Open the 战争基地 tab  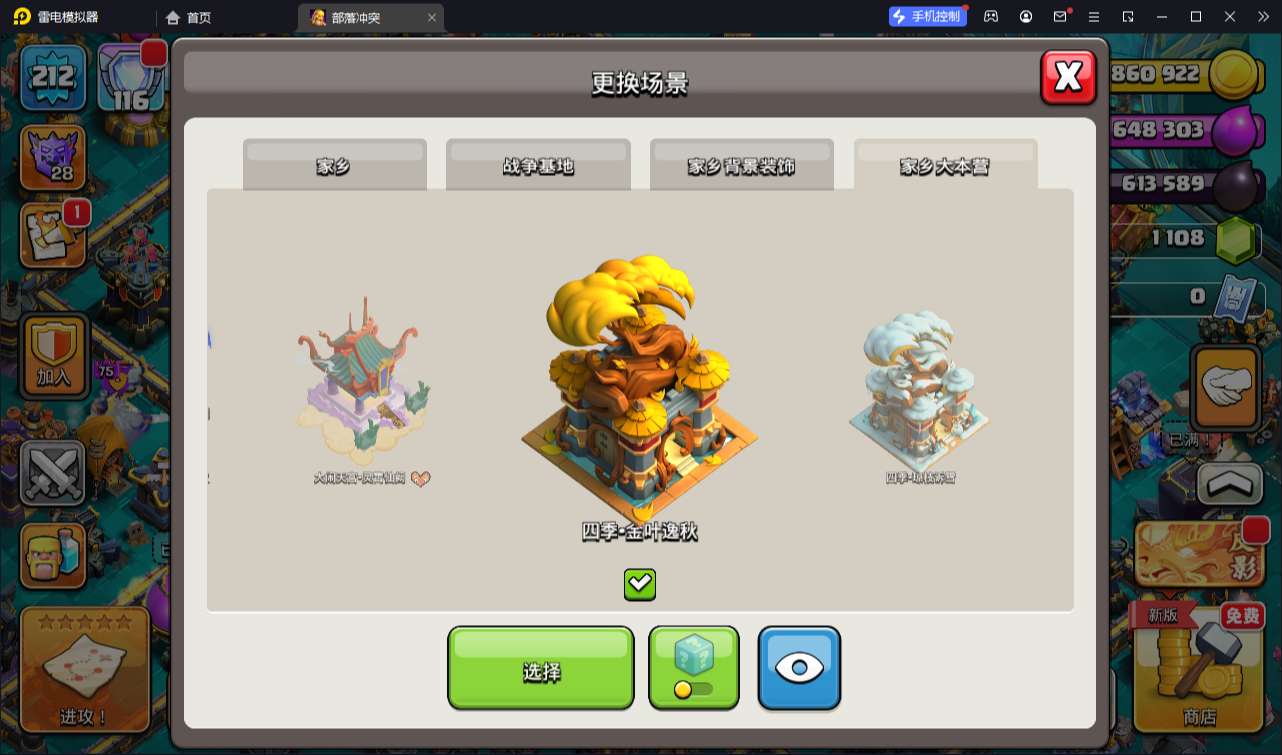538,165
